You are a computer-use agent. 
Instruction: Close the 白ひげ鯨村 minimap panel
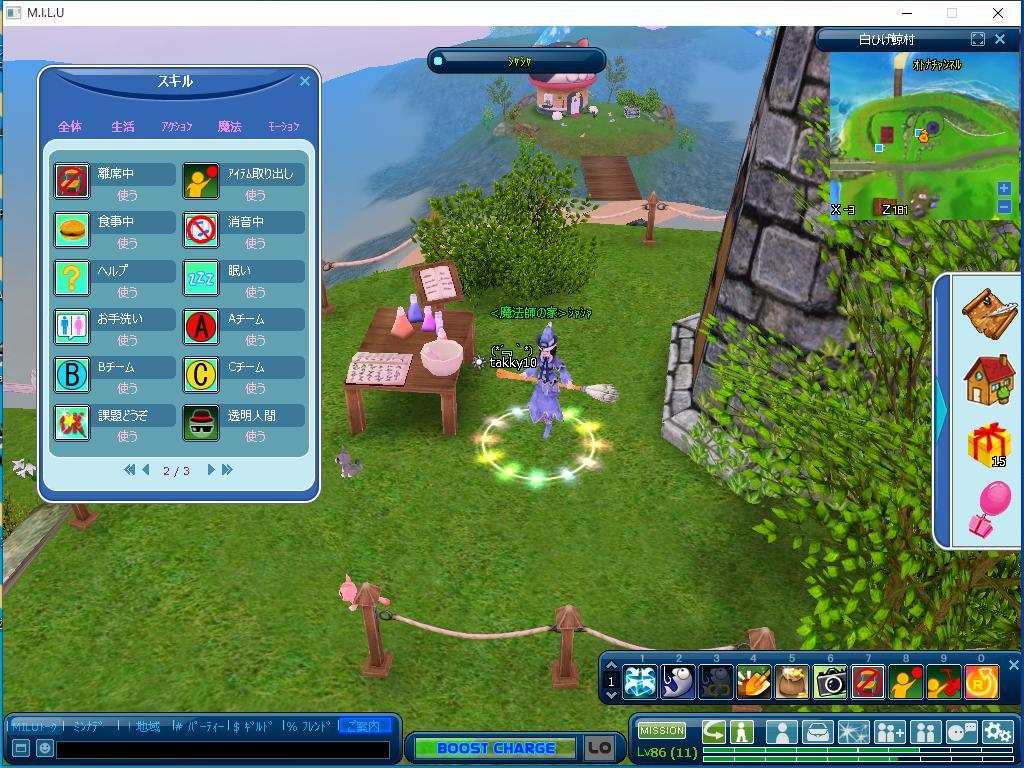click(x=1000, y=40)
